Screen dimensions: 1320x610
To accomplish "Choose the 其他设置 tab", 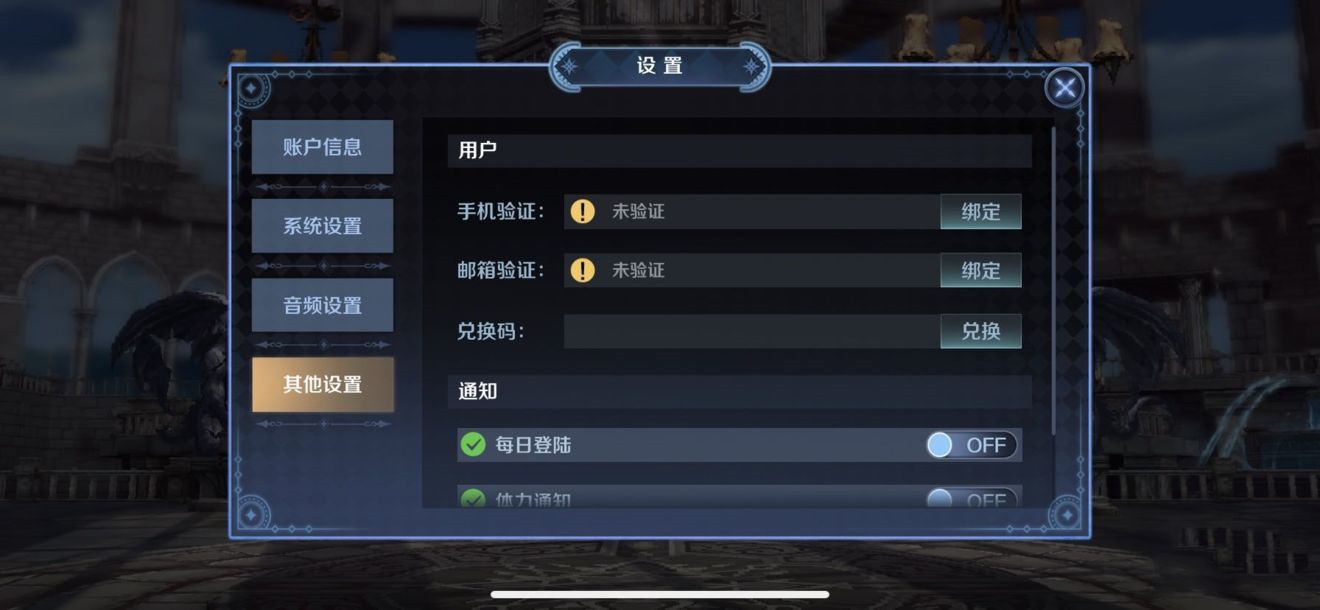I will 322,384.
